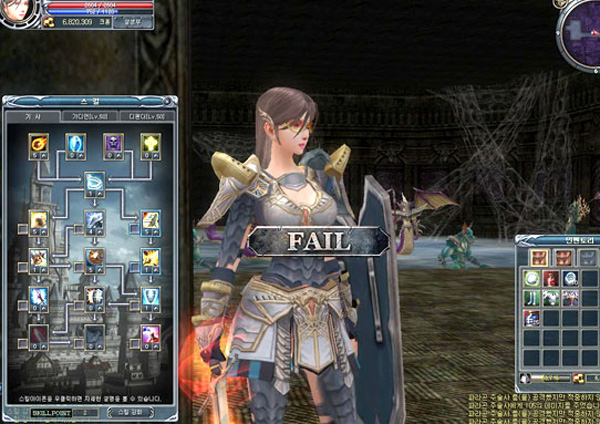Select the red potion inventory item
Screen dimensions: 600x424
coord(550,278)
